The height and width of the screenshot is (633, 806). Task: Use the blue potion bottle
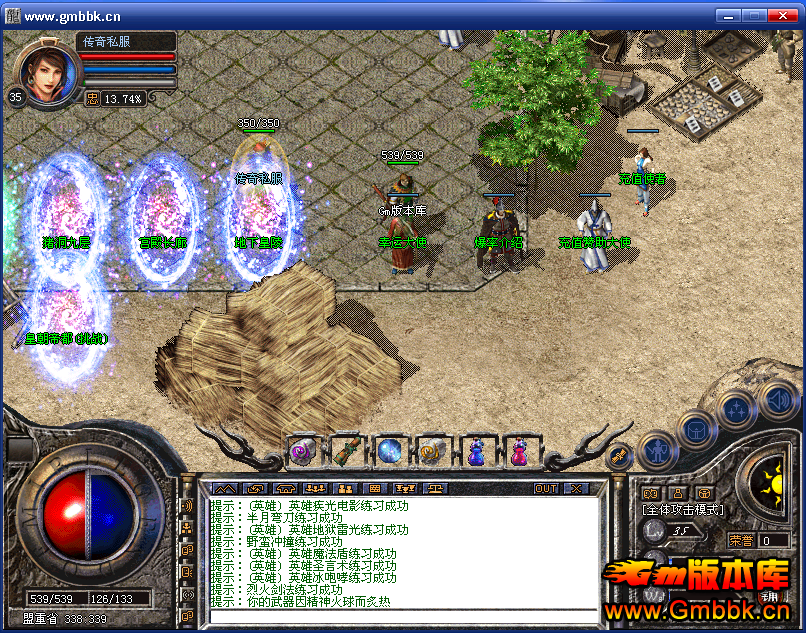point(476,452)
